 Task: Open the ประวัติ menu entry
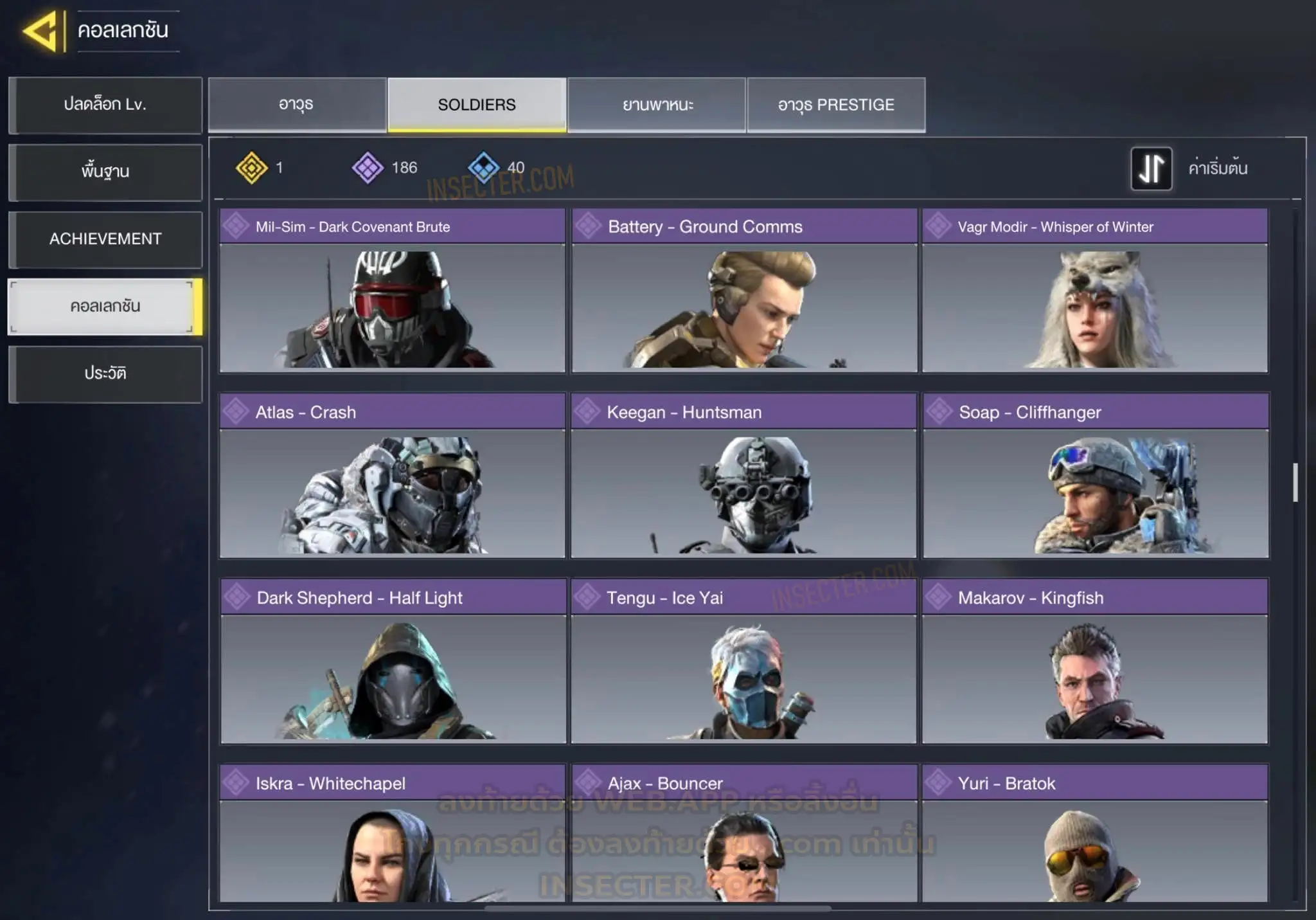(x=105, y=374)
